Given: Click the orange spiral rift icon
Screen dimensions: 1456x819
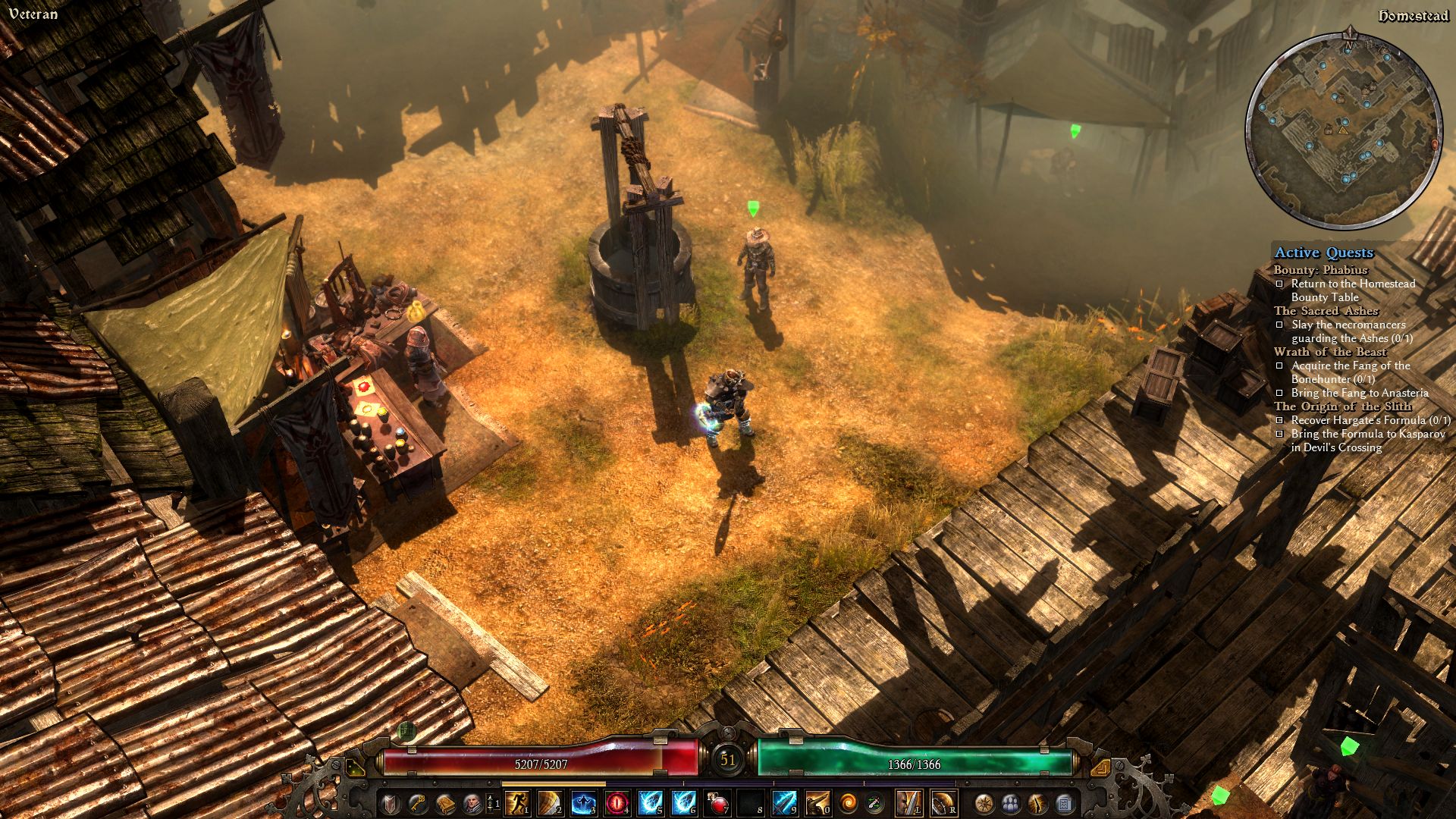Looking at the screenshot, I should [x=848, y=802].
